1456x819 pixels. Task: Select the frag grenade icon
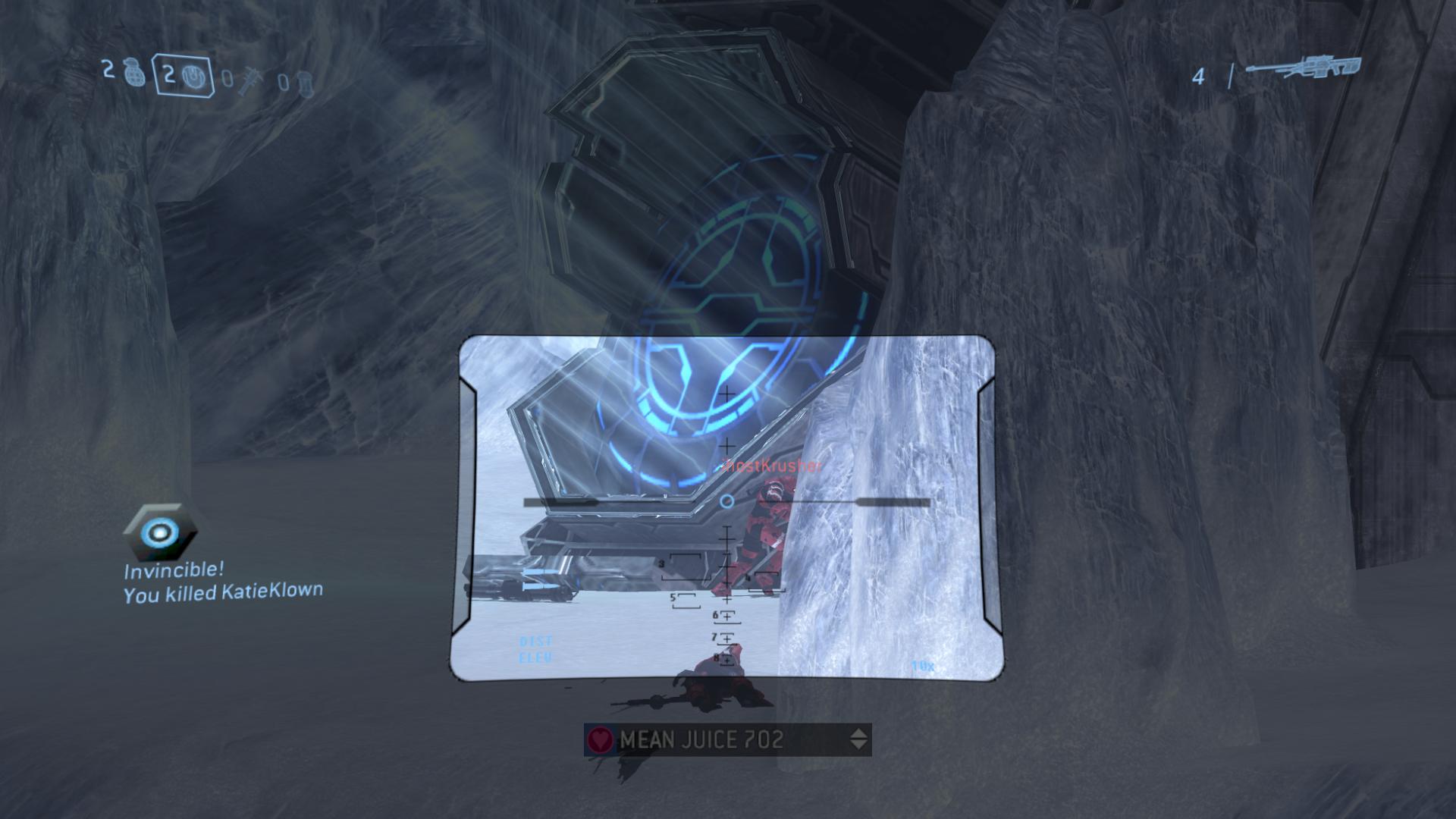coord(135,72)
